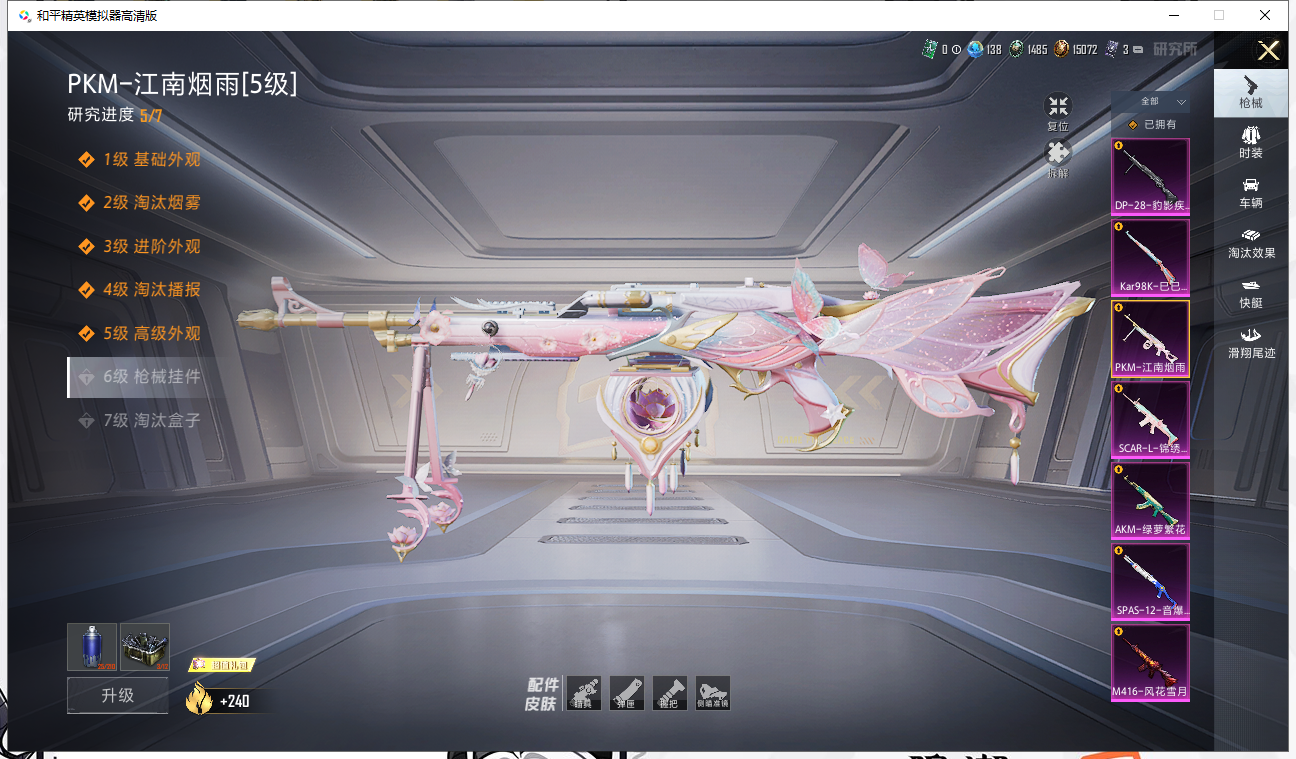This screenshot has width=1296, height=759.
Task: Switch to the 淘汰效果 tab
Action: [x=1250, y=243]
